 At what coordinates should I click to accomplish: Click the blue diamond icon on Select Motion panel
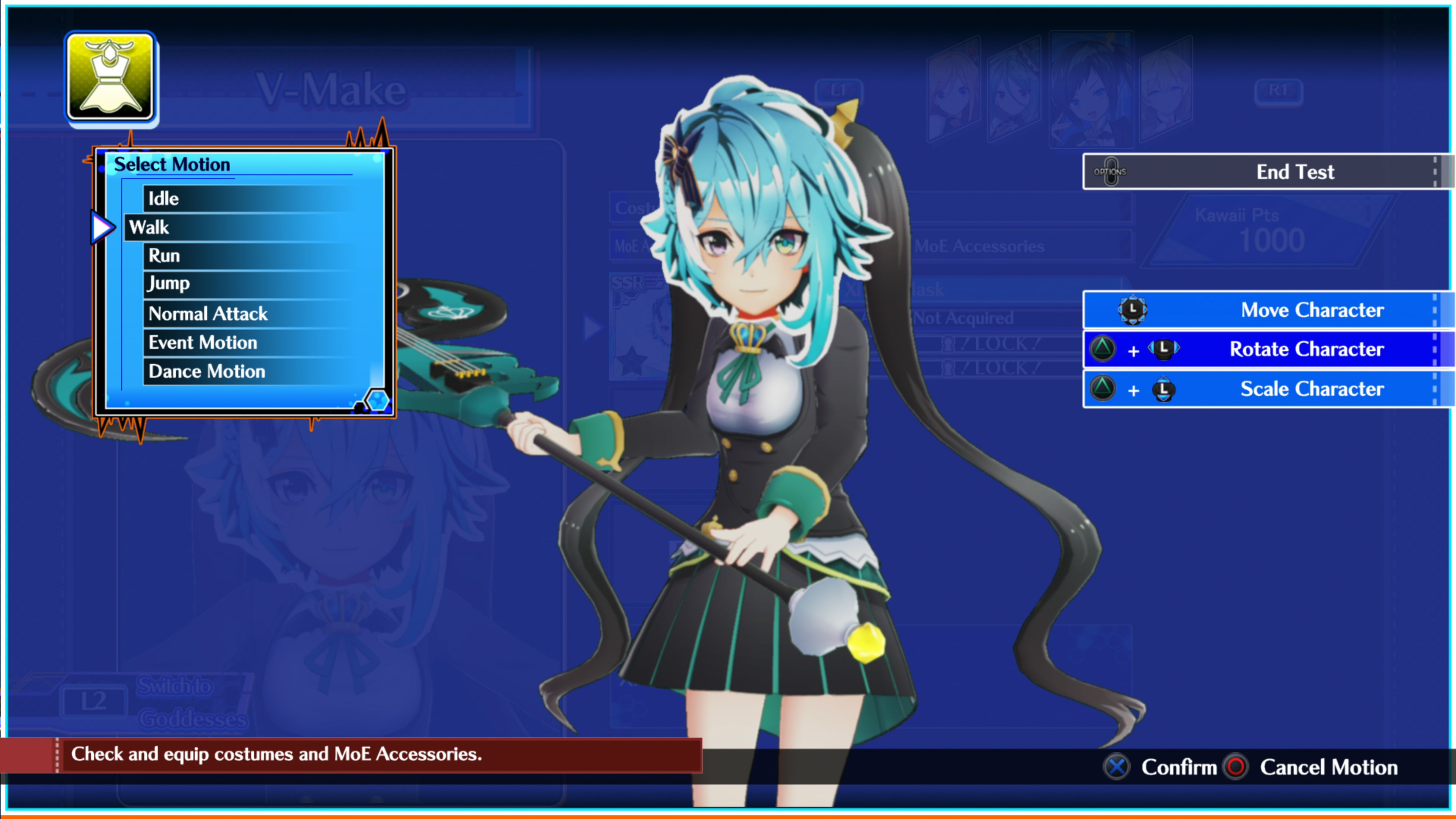click(x=378, y=400)
